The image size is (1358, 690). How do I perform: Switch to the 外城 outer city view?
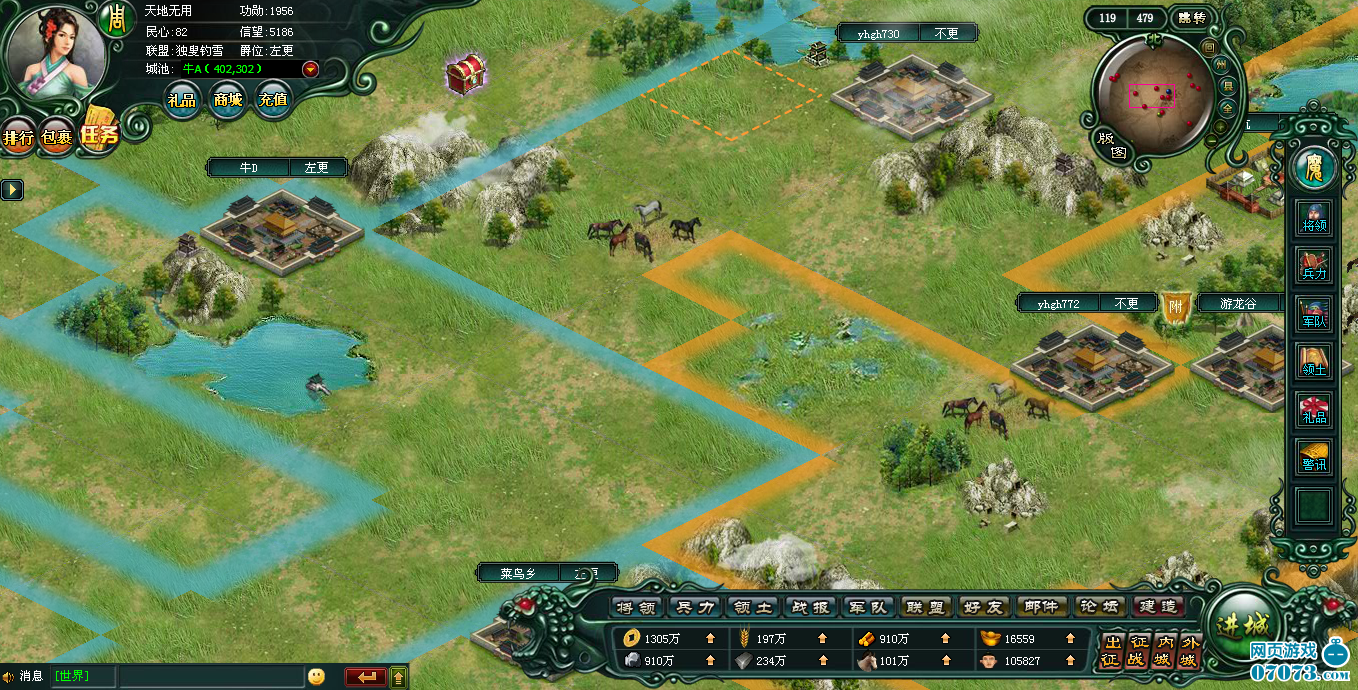click(1187, 652)
